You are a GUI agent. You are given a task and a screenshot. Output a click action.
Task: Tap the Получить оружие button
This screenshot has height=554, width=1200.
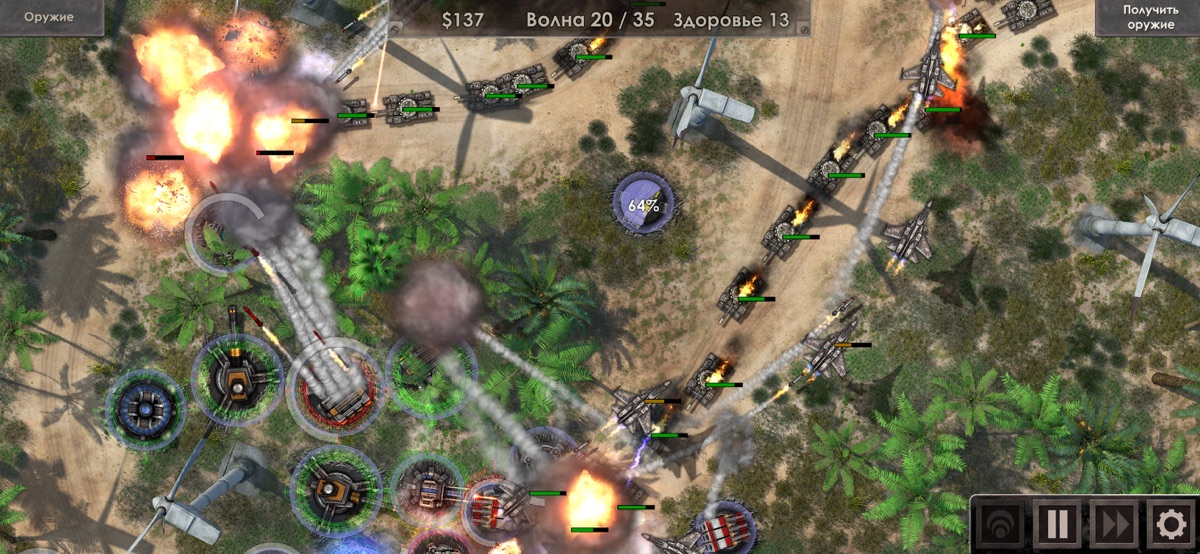(1148, 17)
